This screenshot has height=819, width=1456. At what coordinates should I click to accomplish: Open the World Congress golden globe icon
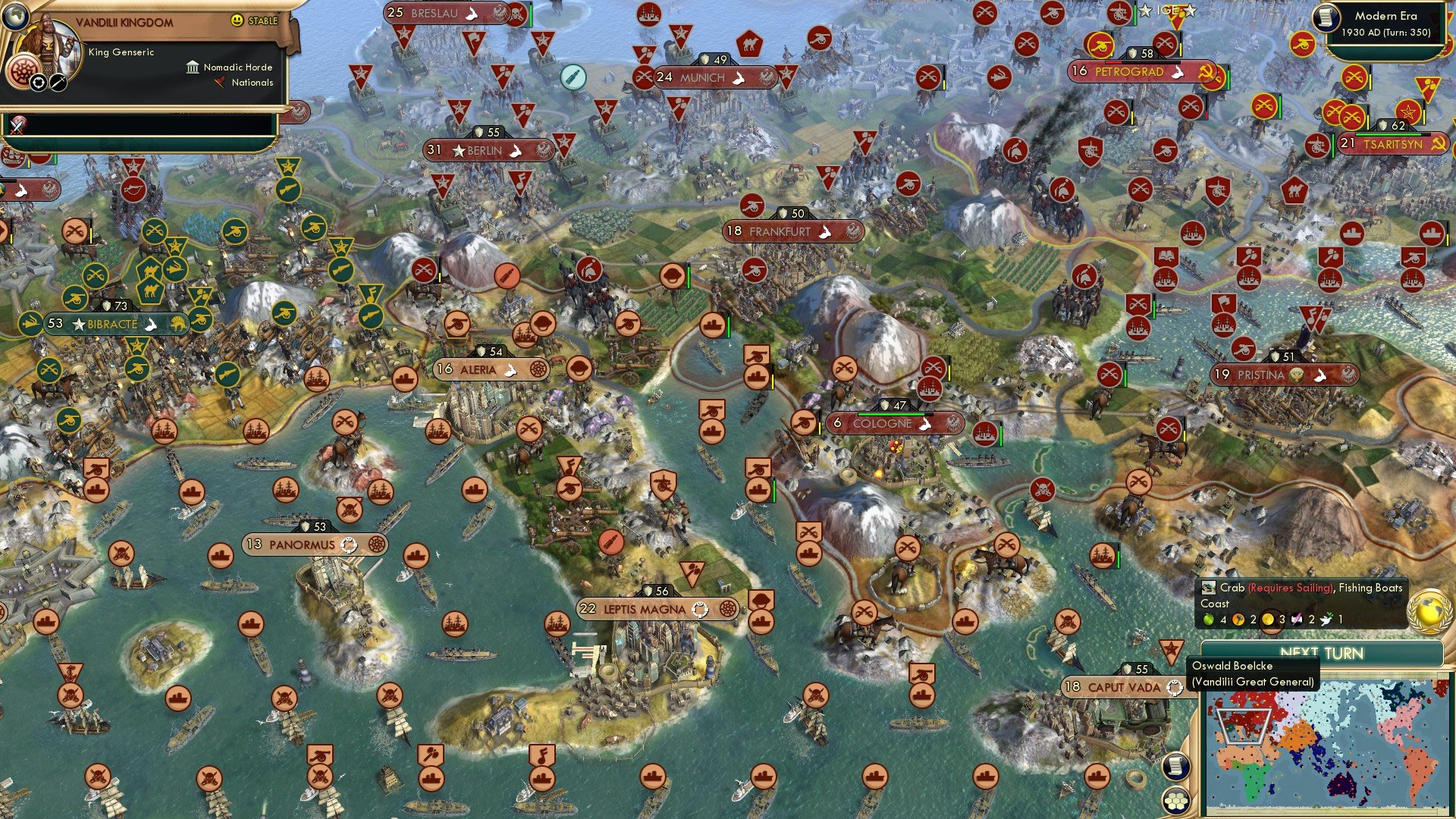click(1429, 613)
